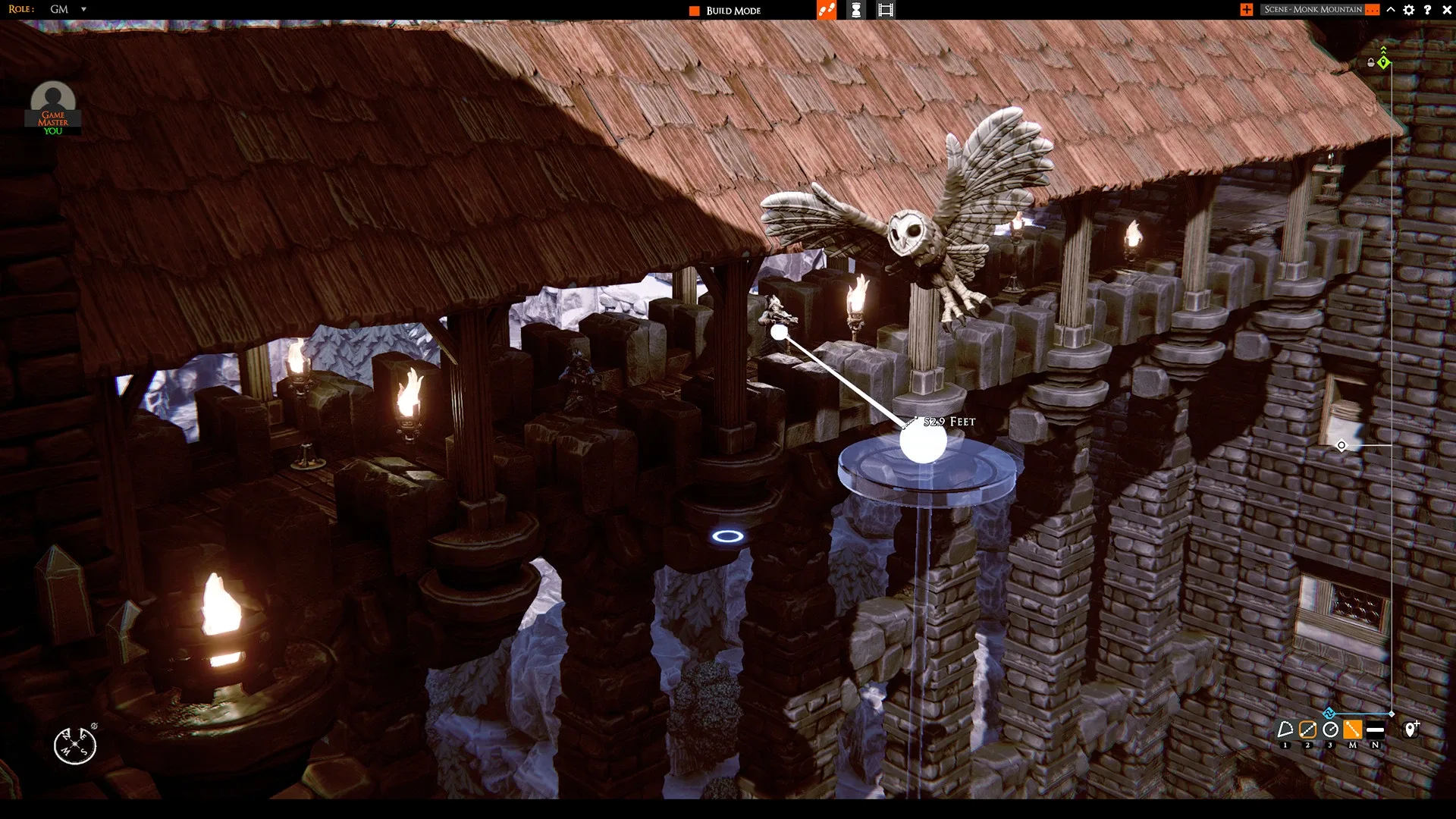This screenshot has width=1456, height=819.
Task: Select the circle ruler tool labeled 3
Action: click(1329, 729)
